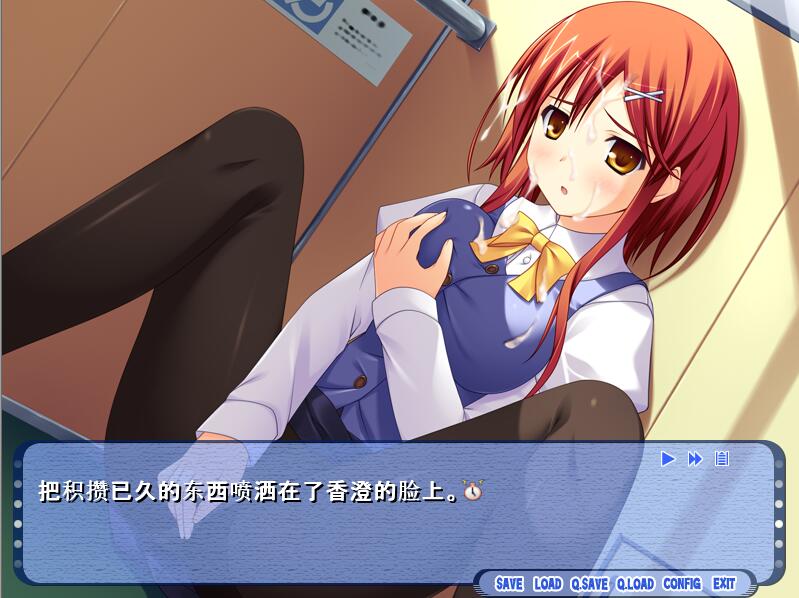The height and width of the screenshot is (598, 799).
Task: Start auto-play with the single arrow icon
Action: 668,459
